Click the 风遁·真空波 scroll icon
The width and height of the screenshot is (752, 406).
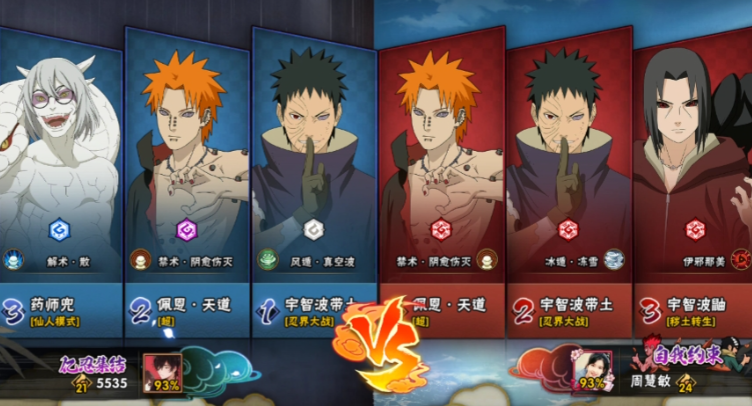click(x=268, y=260)
